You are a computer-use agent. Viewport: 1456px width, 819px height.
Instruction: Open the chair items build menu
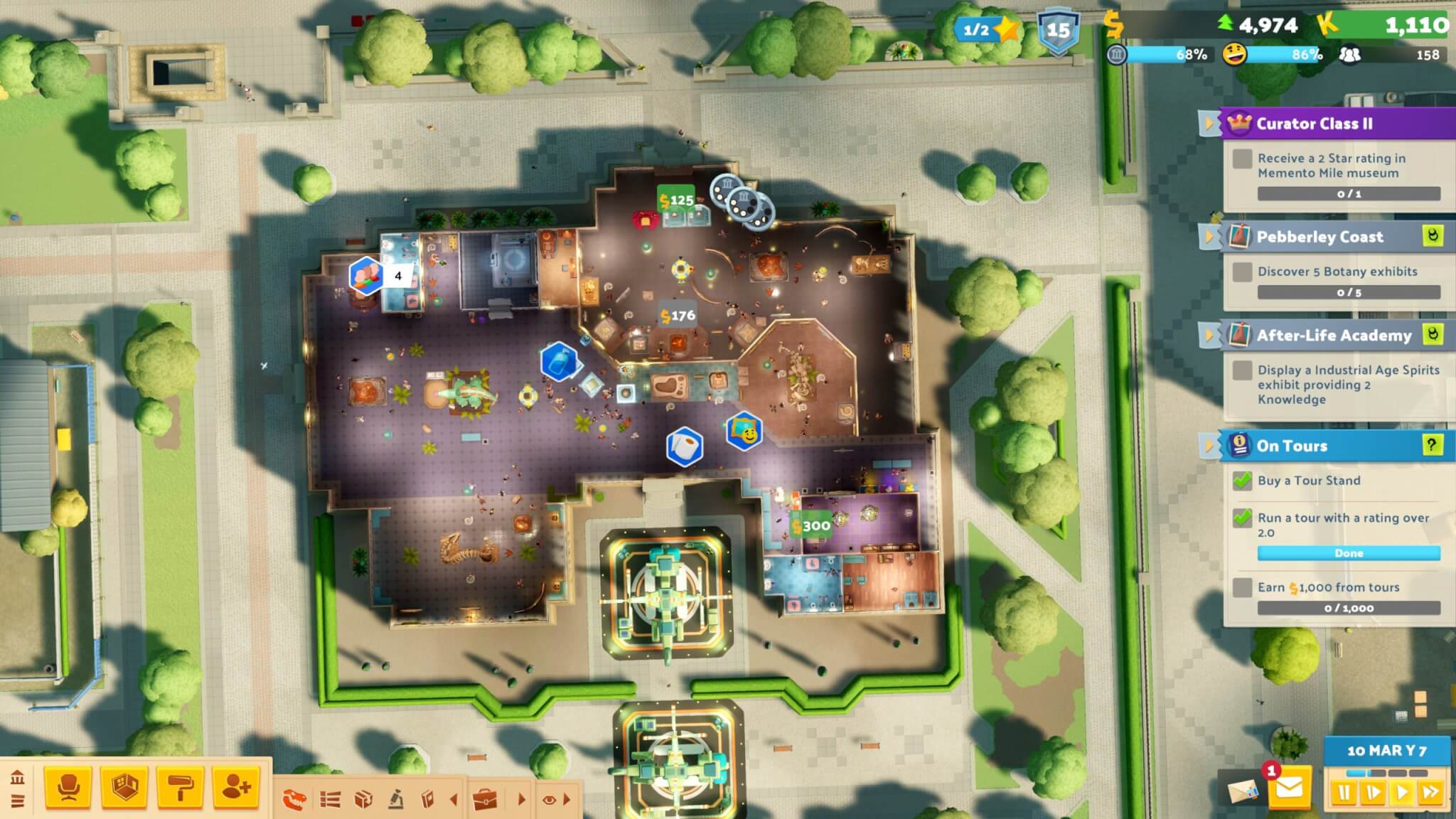pos(68,788)
